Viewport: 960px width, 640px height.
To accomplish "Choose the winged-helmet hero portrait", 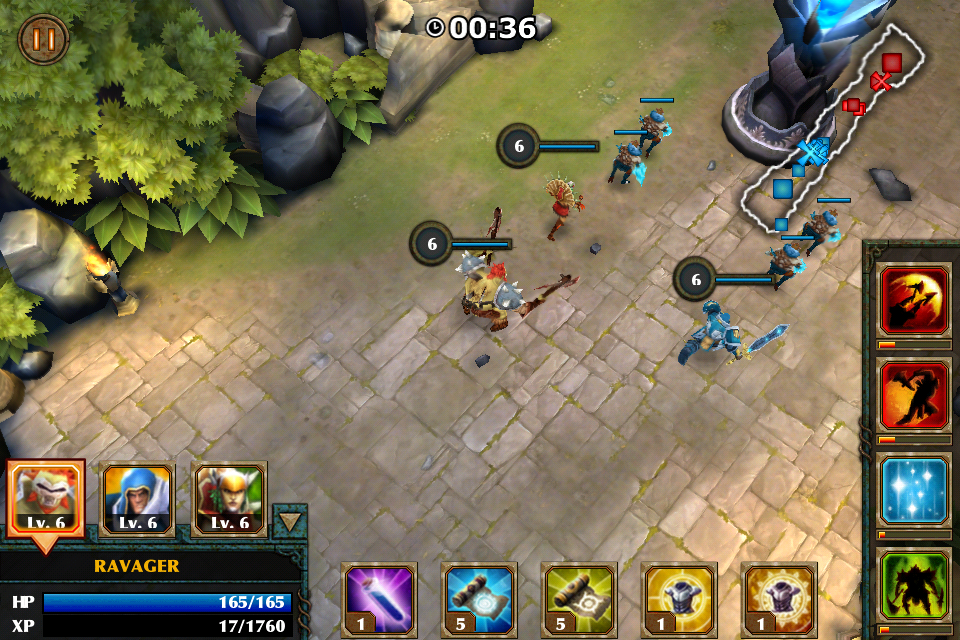I will click(229, 499).
